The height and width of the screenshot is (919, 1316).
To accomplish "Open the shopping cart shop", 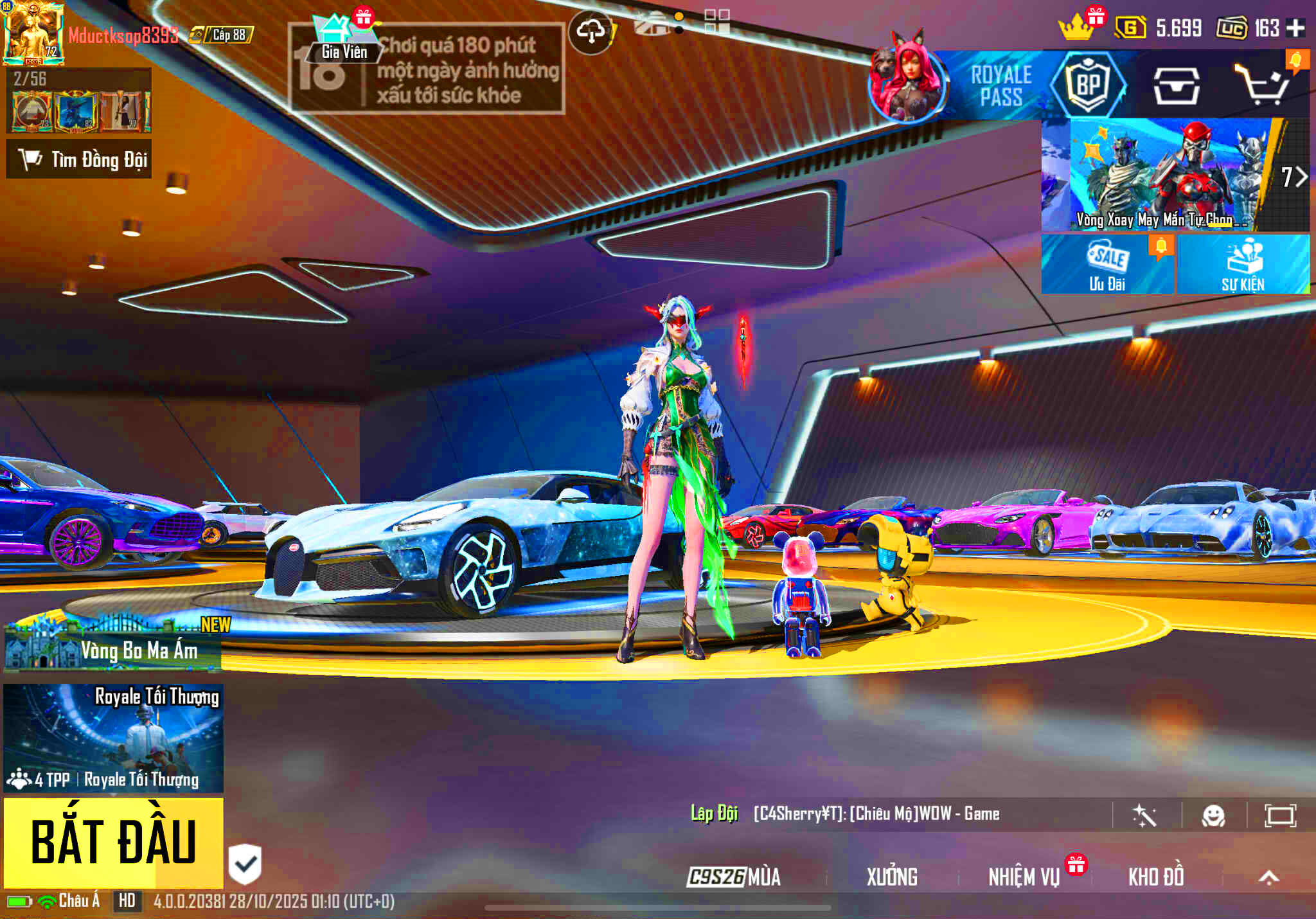I will [x=1263, y=85].
